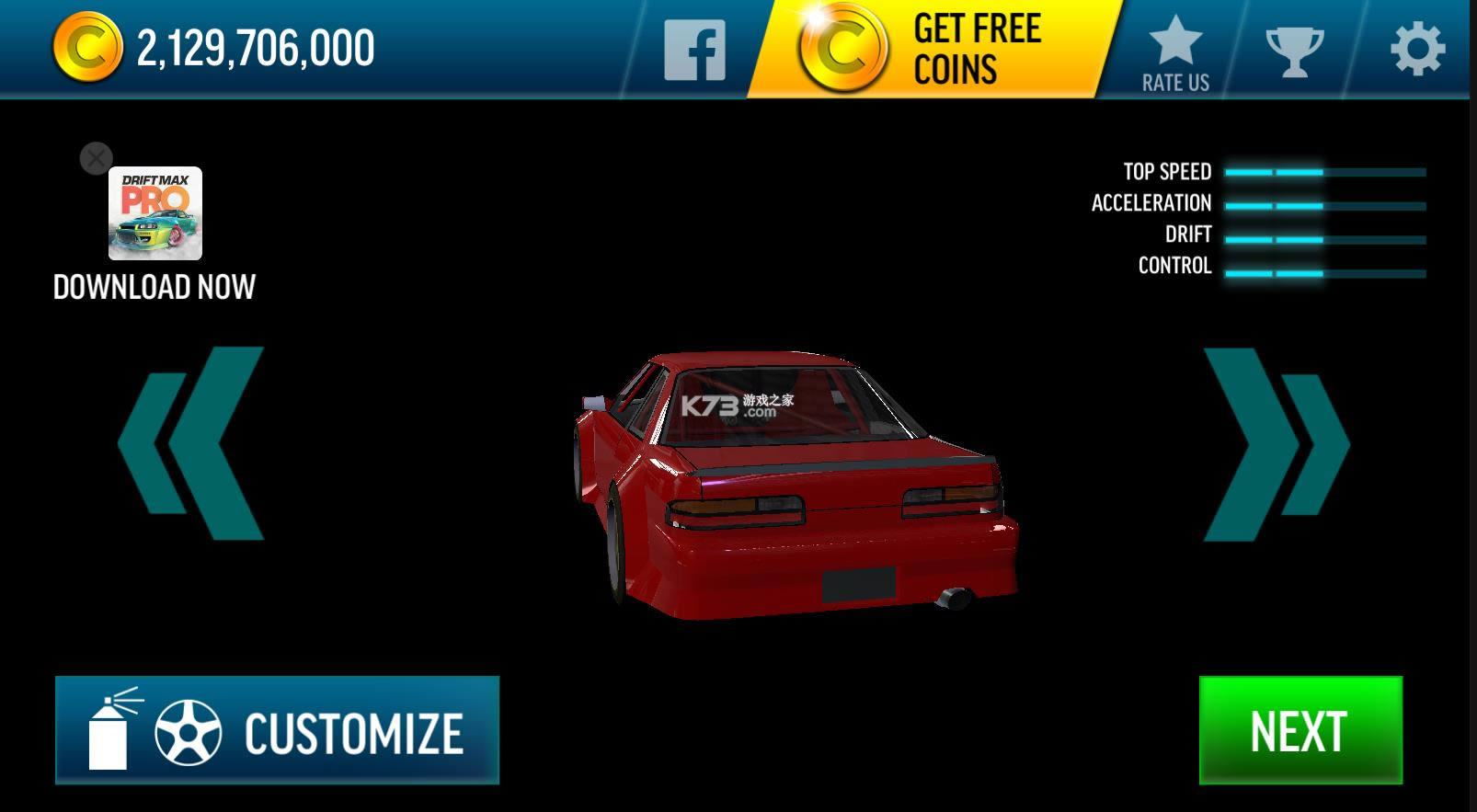Image resolution: width=1477 pixels, height=812 pixels.
Task: Dismiss the Drift Max Pro ad
Action: (96, 157)
